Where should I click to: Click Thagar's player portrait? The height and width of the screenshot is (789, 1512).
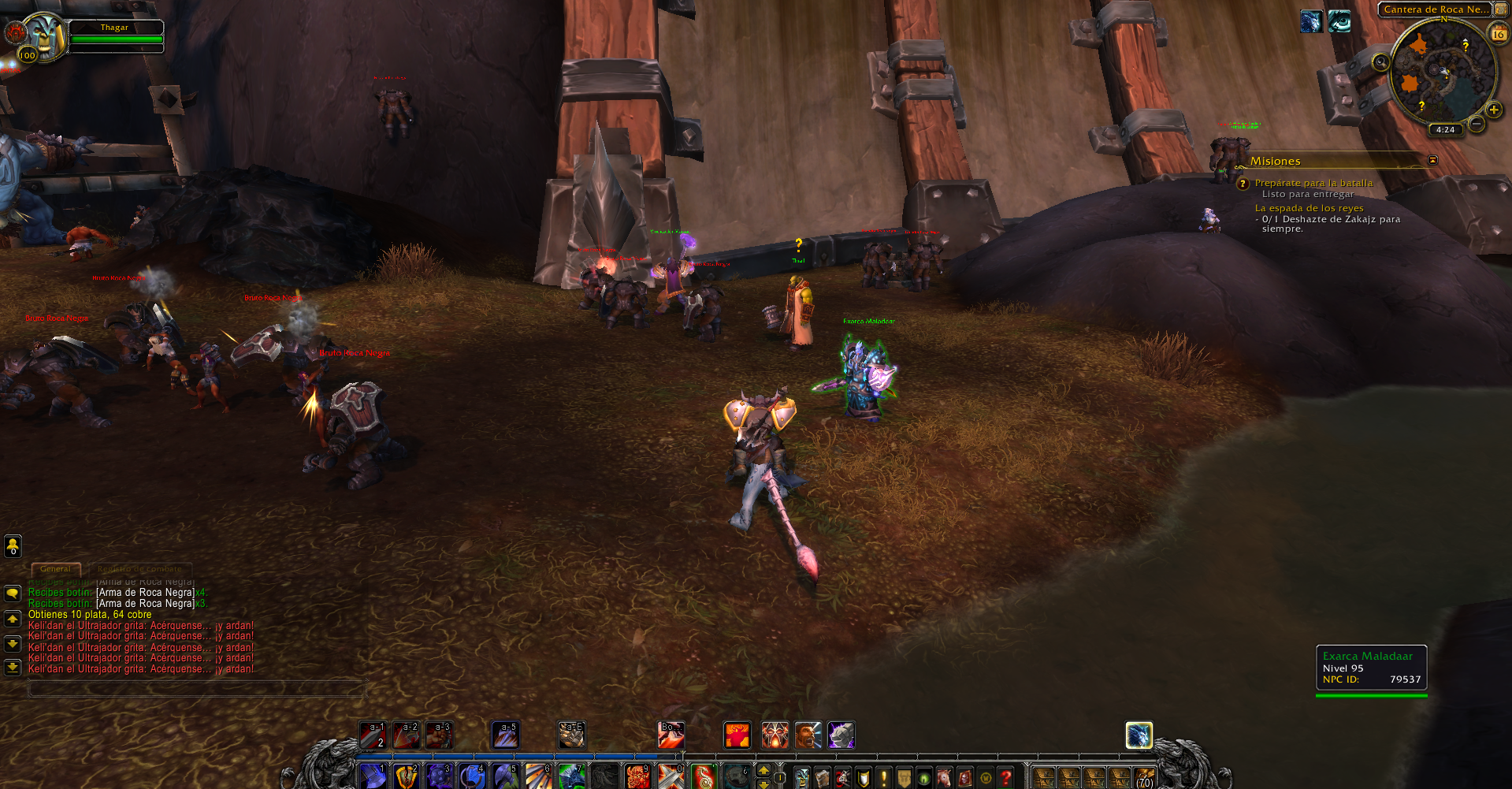tap(43, 35)
